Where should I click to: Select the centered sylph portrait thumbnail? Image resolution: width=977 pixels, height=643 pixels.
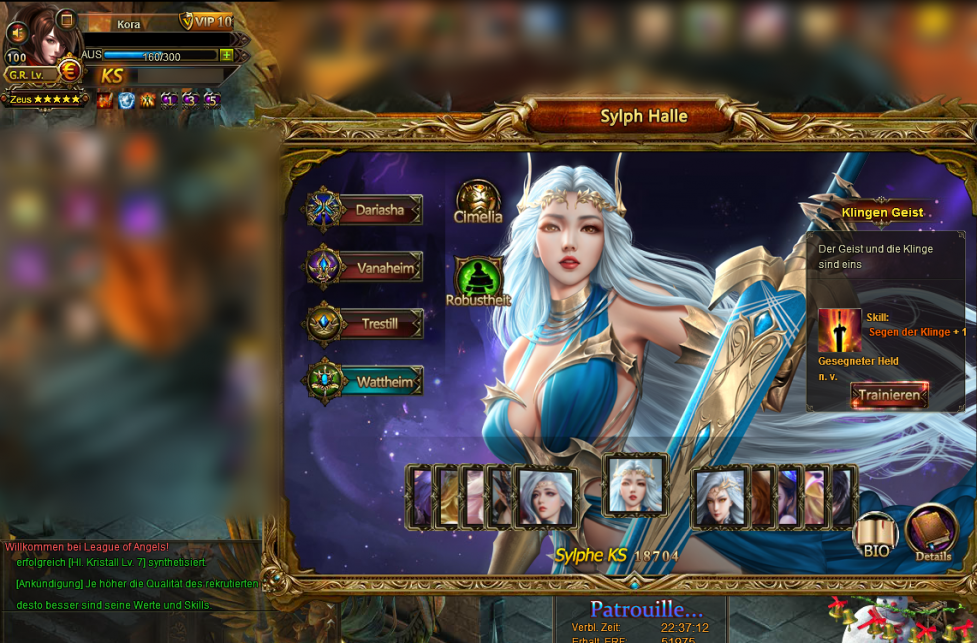tap(635, 485)
